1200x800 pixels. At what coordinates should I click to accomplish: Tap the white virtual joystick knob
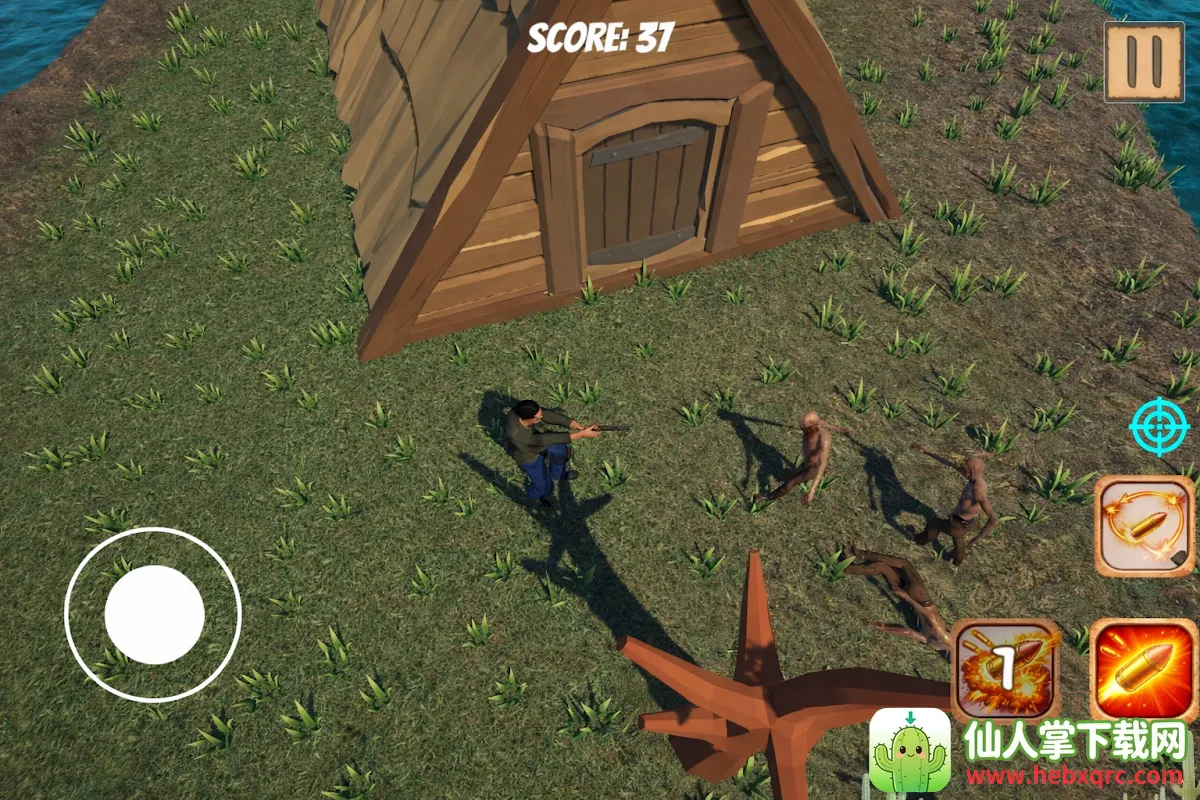[x=154, y=614]
